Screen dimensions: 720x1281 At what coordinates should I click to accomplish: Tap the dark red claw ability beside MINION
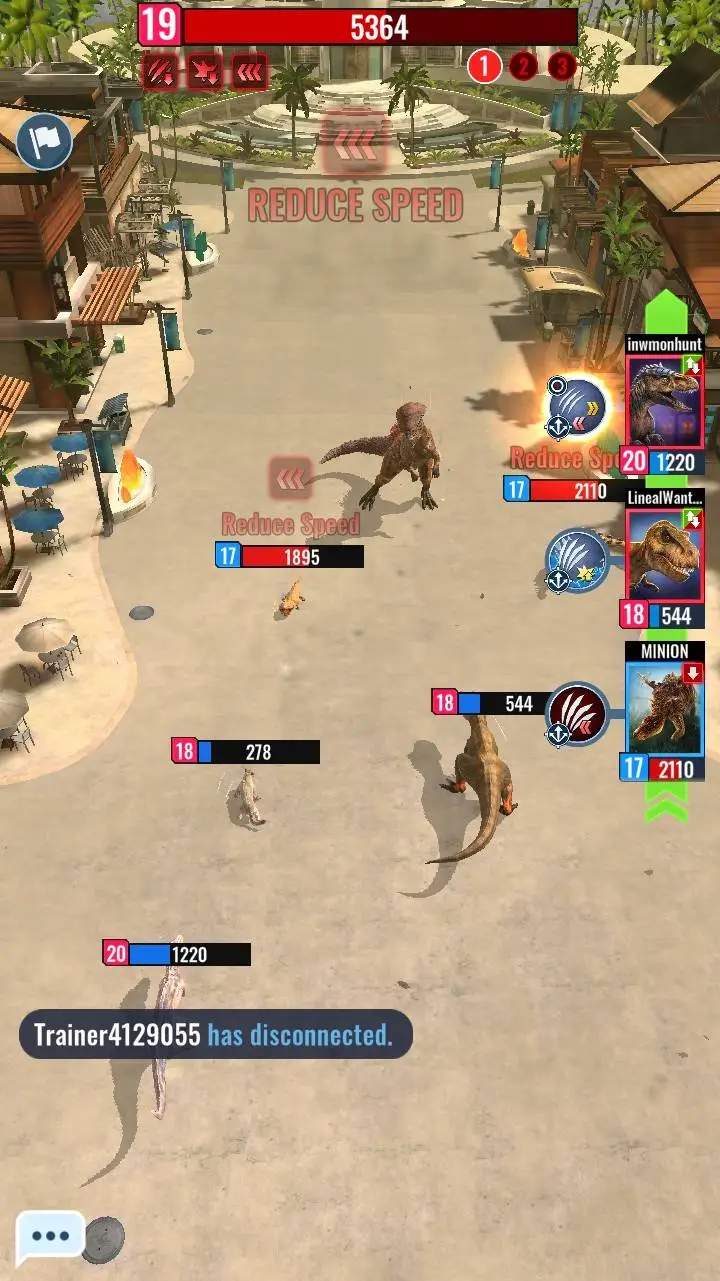(x=578, y=714)
